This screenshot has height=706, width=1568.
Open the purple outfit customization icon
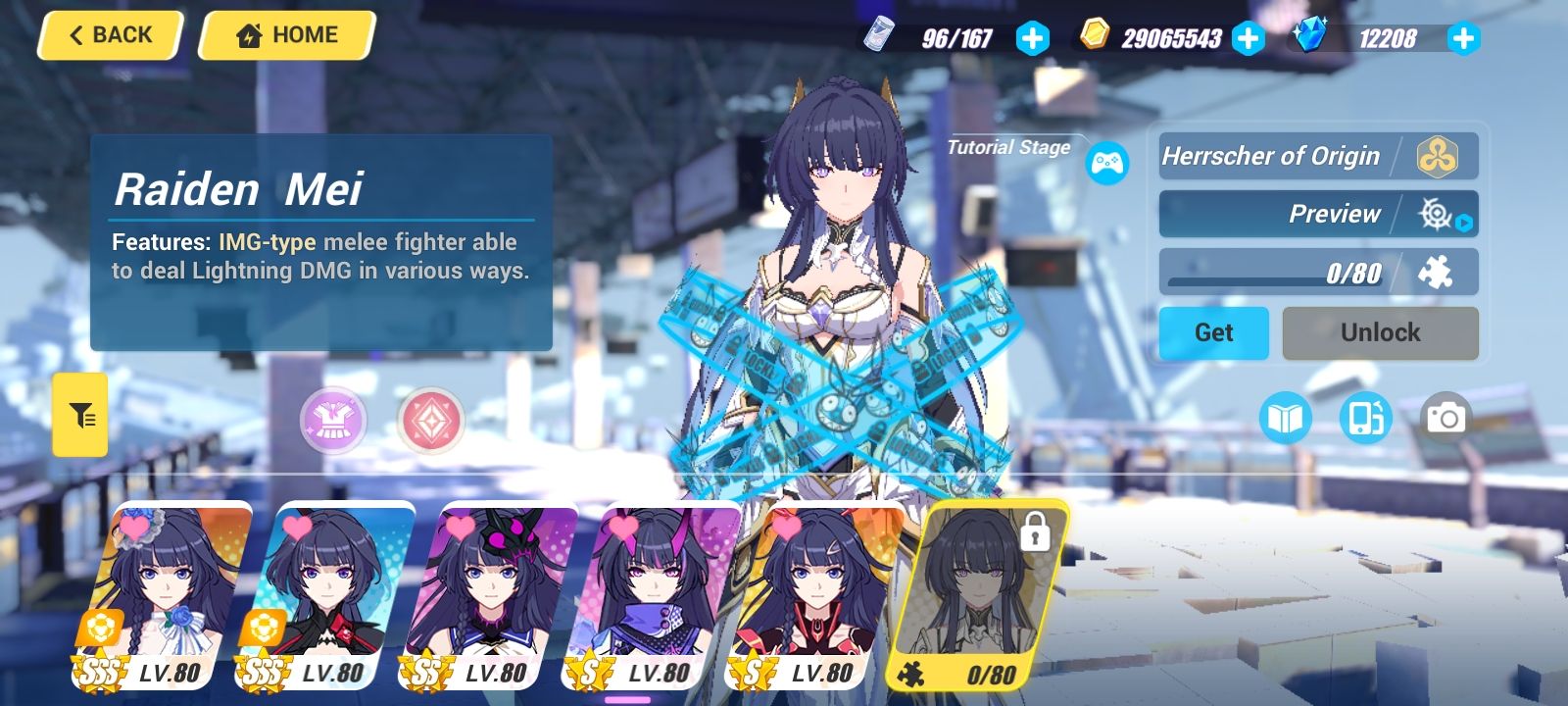(x=332, y=420)
